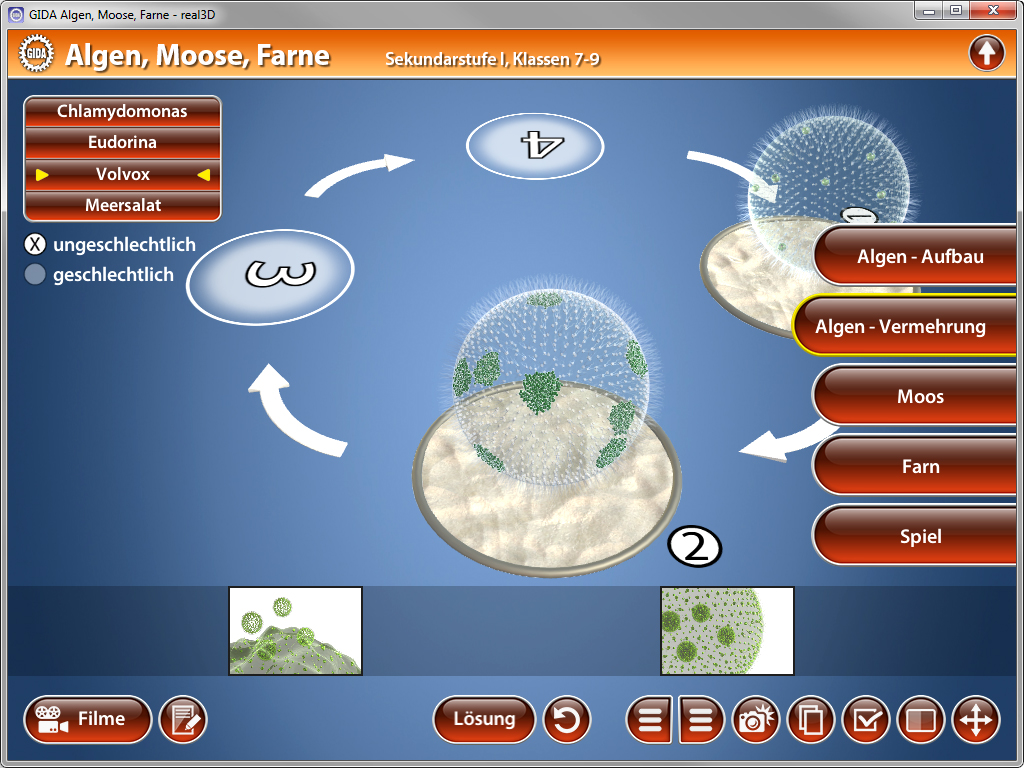Image resolution: width=1024 pixels, height=768 pixels.
Task: Choose Eudorina from the algae list
Action: pyautogui.click(x=122, y=142)
